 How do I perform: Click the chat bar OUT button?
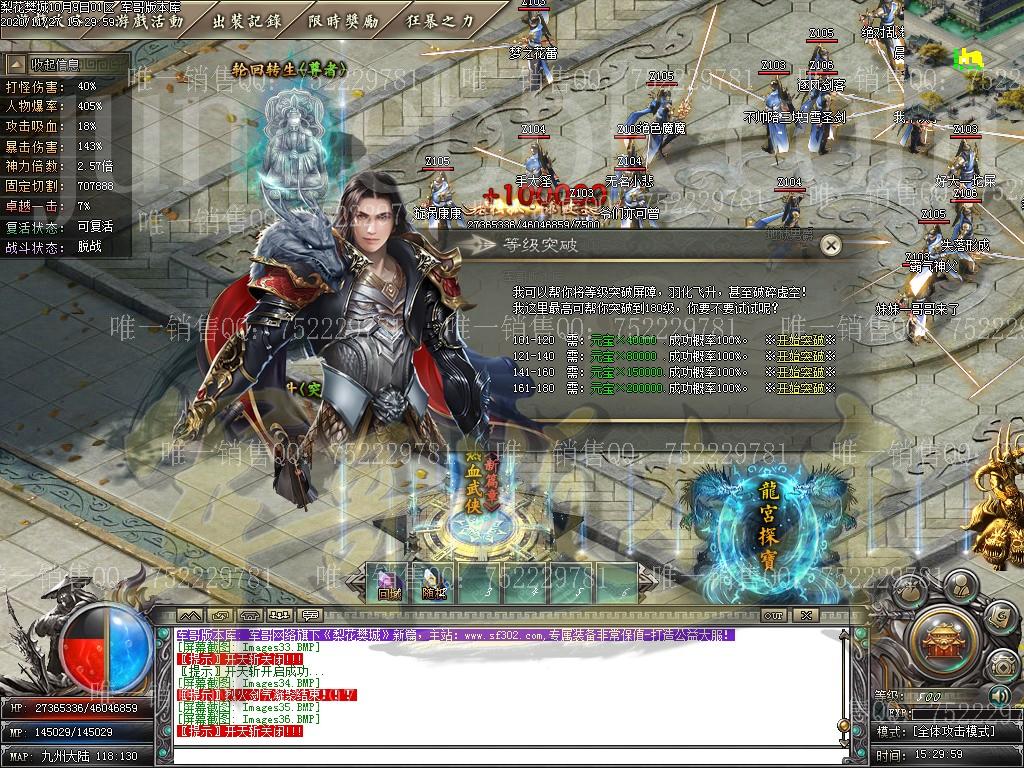pyautogui.click(x=772, y=615)
